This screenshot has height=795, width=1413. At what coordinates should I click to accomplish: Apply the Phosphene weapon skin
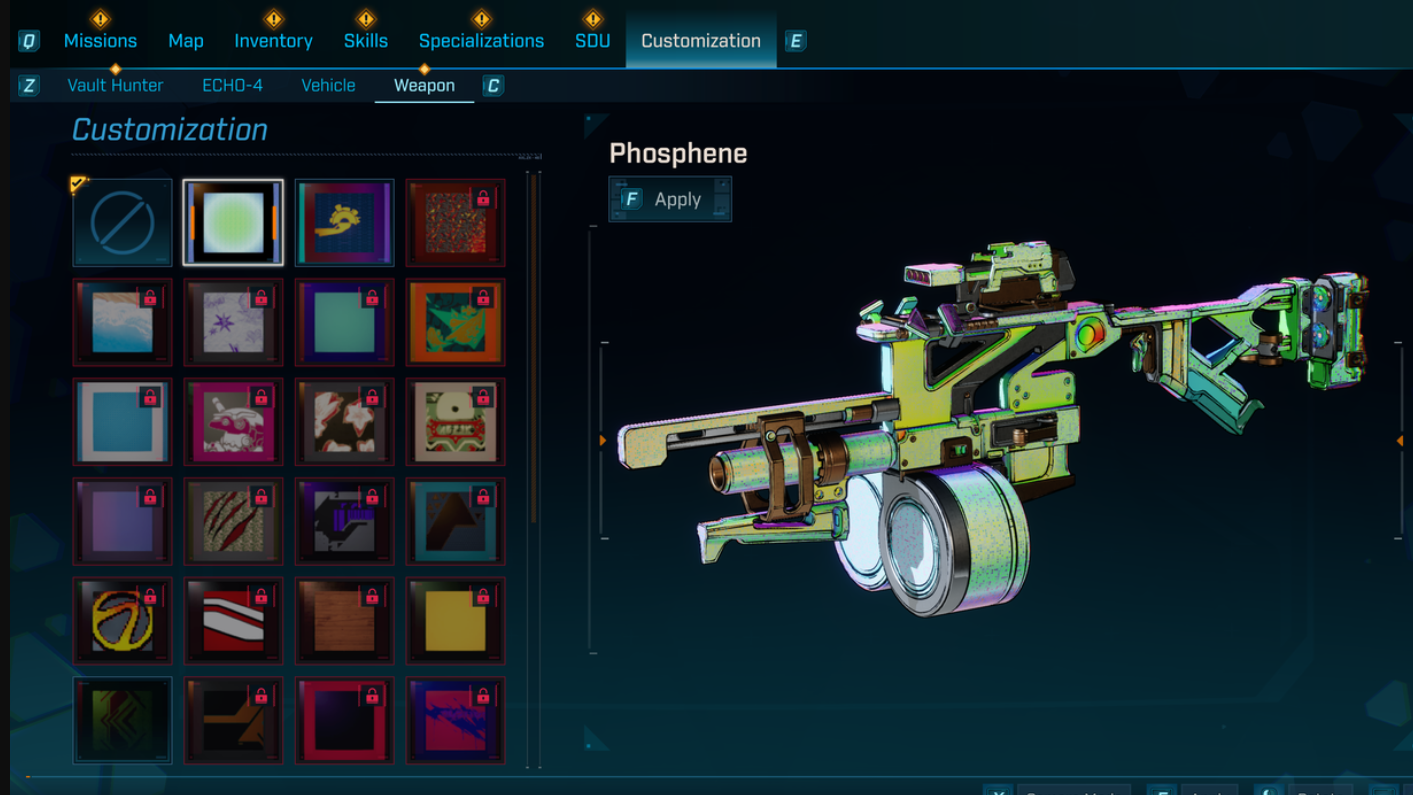pos(670,199)
